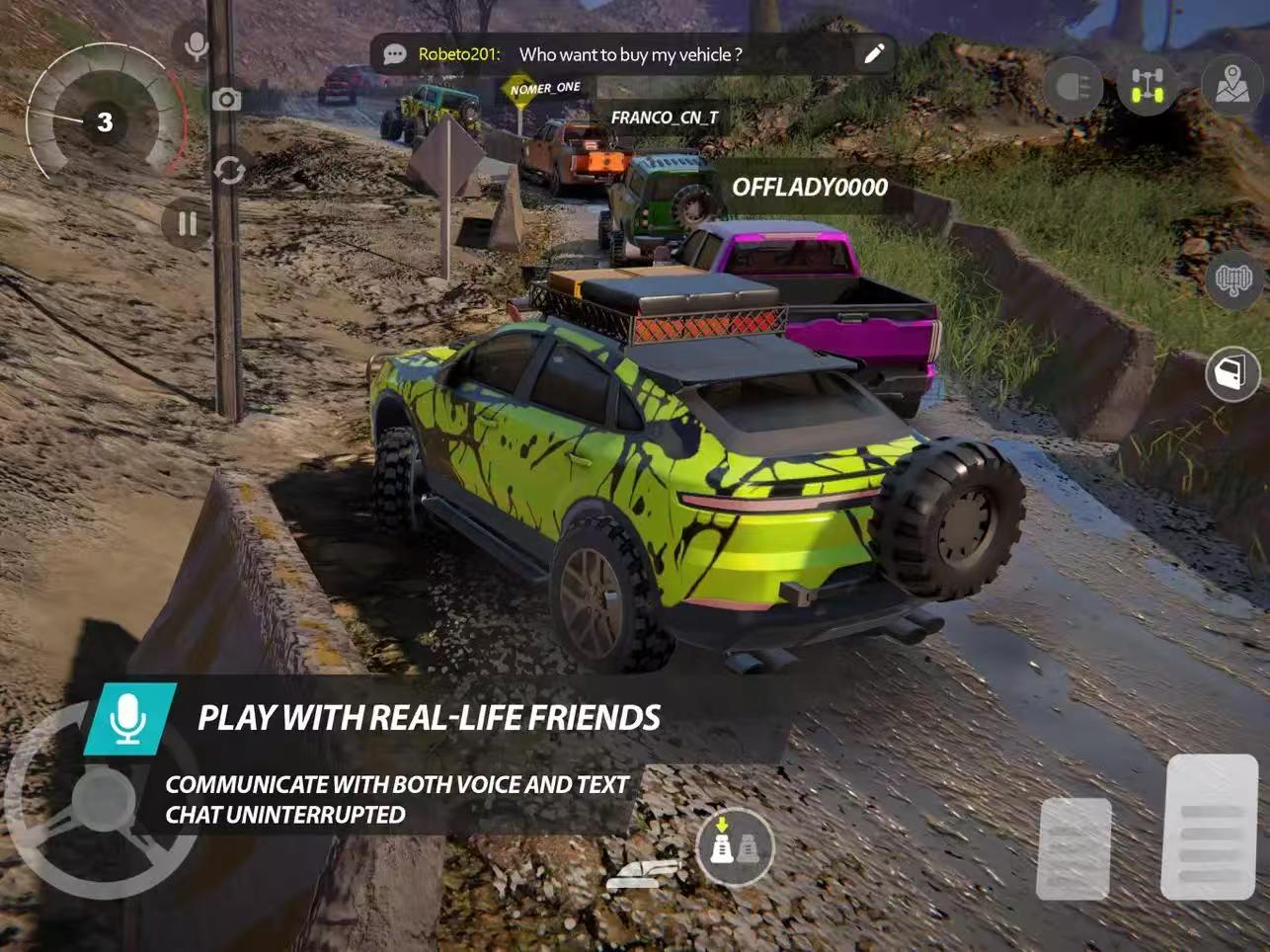
Task: Tap the tall gas pedal
Action: [1211, 828]
